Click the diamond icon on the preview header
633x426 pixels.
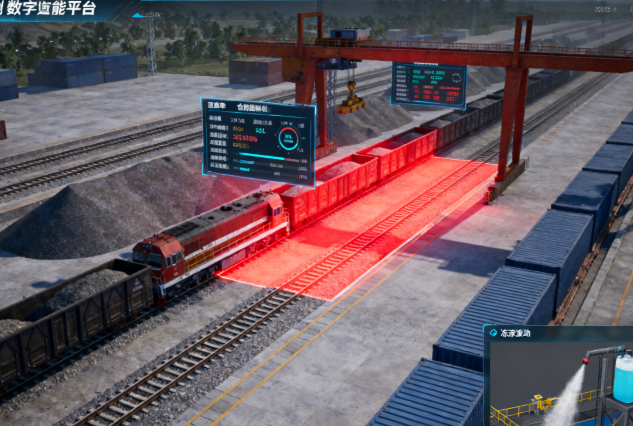pyautogui.click(x=493, y=334)
